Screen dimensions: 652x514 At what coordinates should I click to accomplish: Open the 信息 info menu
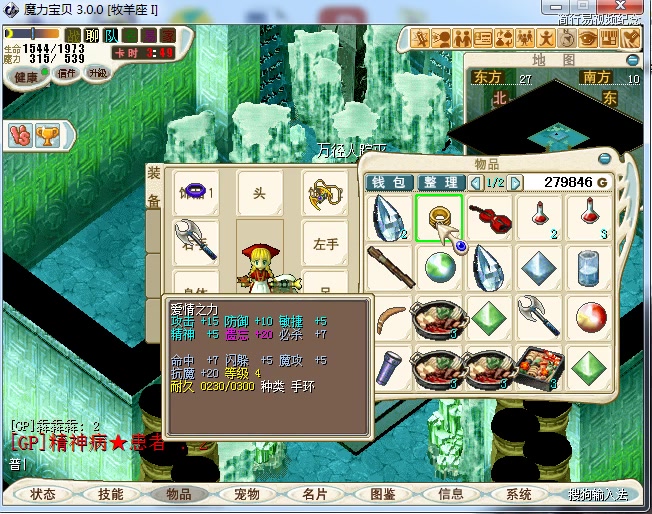pyautogui.click(x=451, y=494)
